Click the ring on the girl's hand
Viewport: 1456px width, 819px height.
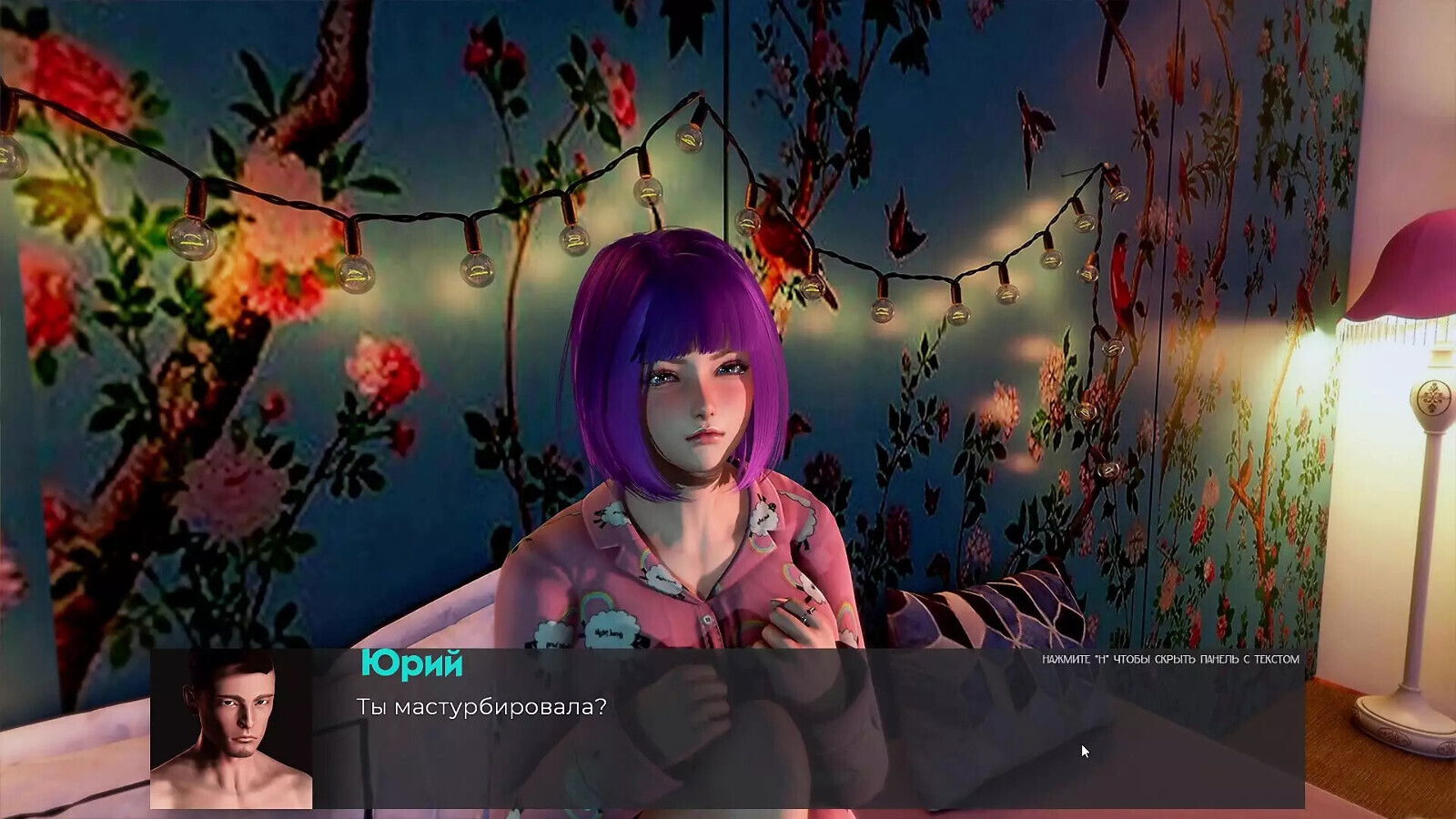804,619
